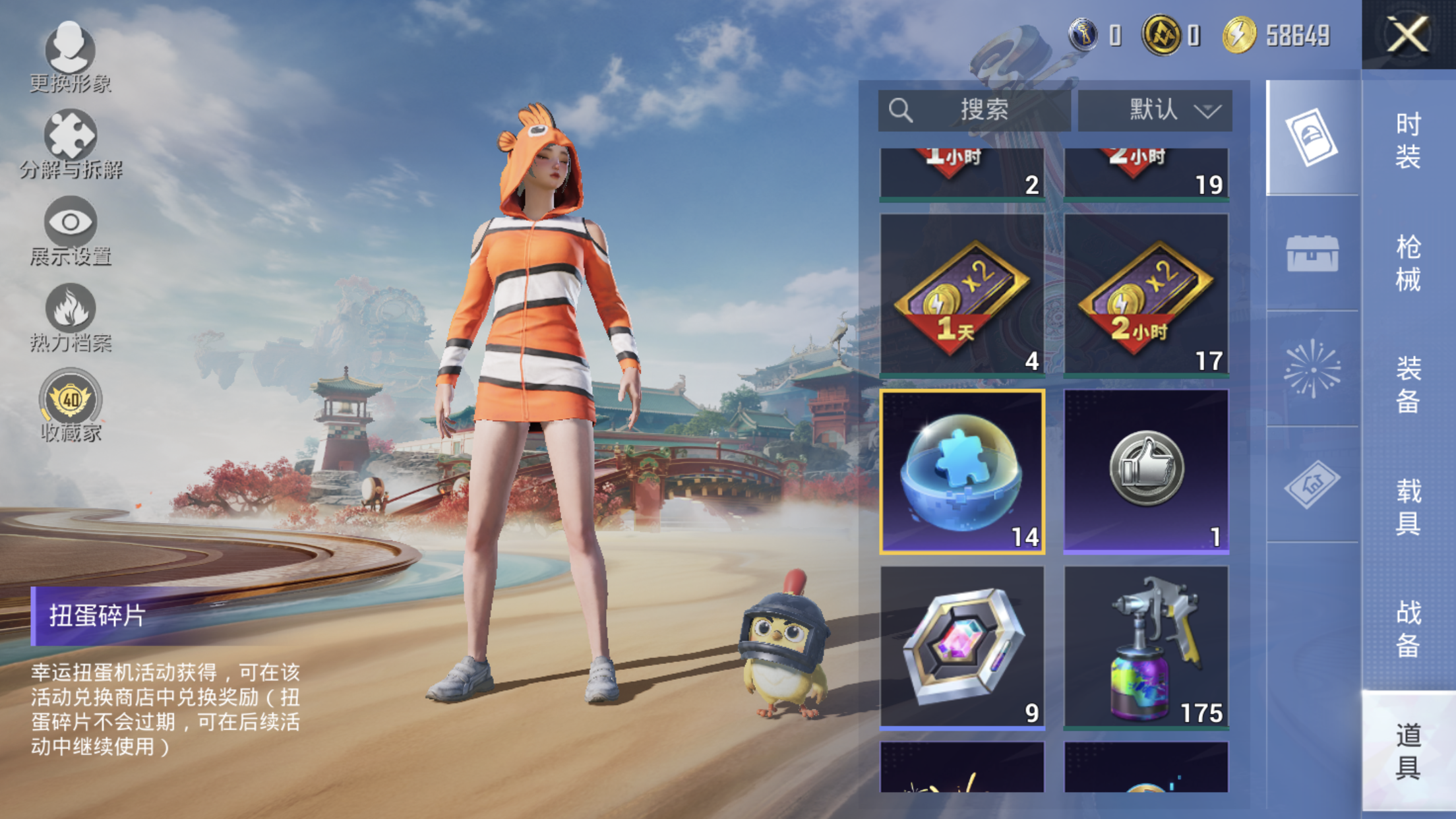The height and width of the screenshot is (819, 1456).
Task: Open the 更换形象 change appearance option
Action: click(70, 57)
